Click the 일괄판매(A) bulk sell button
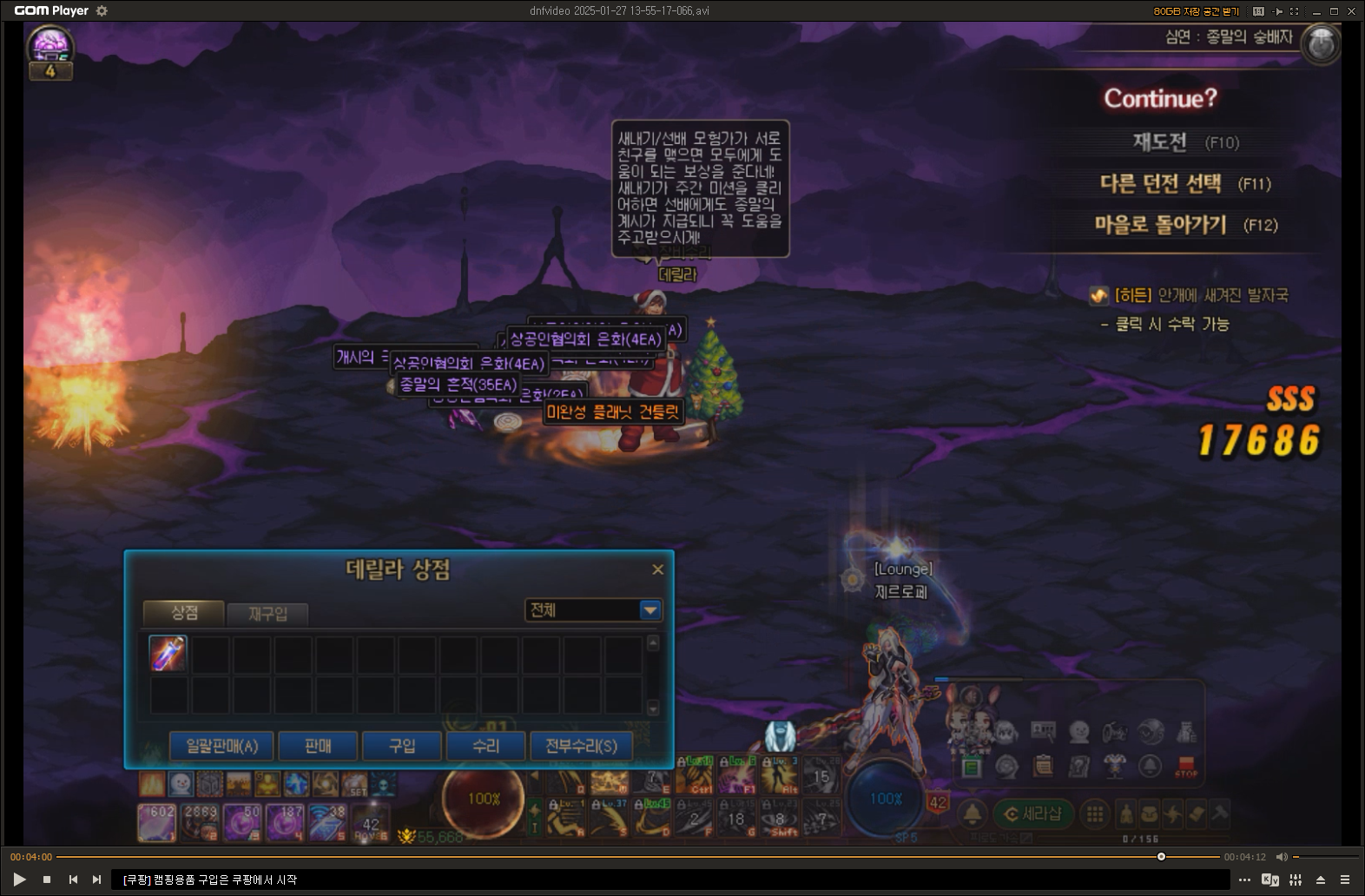Image resolution: width=1365 pixels, height=896 pixels. click(221, 746)
